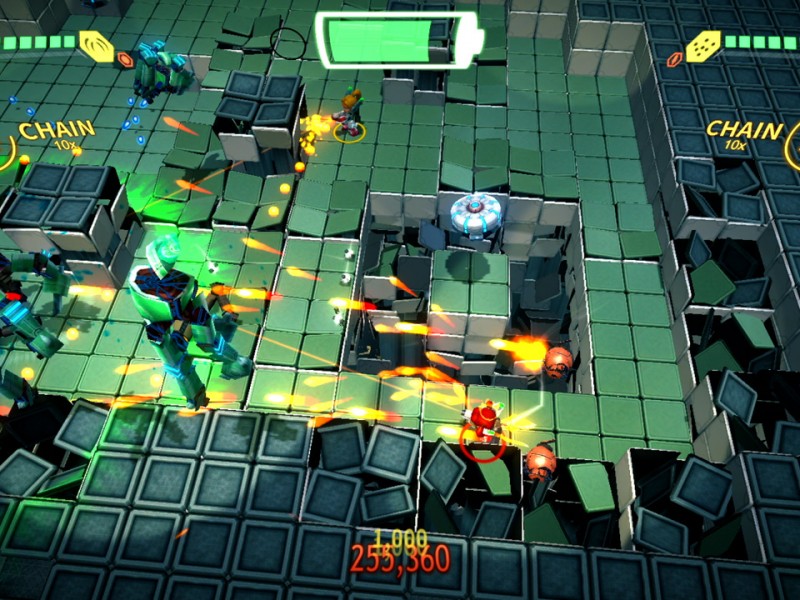
Task: Click the yellow claw-mark weapon badge
Action: [97, 45]
